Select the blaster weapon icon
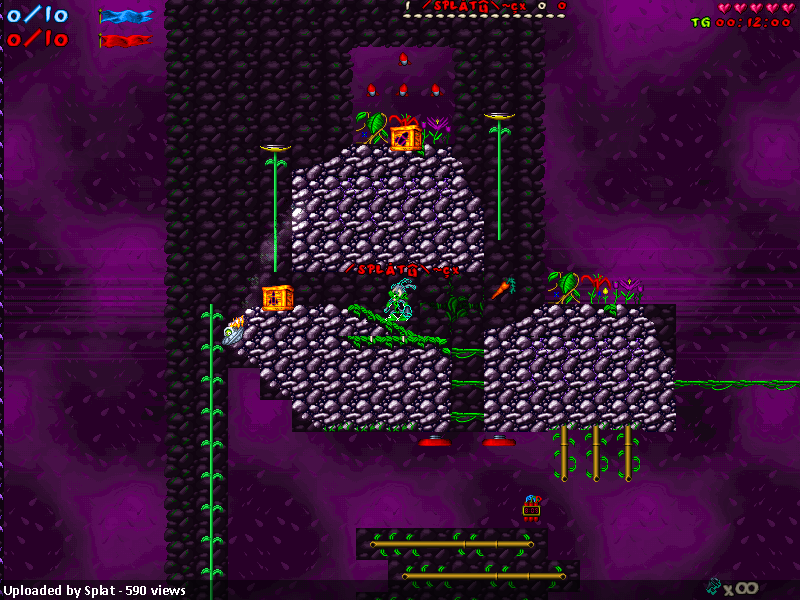The width and height of the screenshot is (800, 600). [x=714, y=586]
